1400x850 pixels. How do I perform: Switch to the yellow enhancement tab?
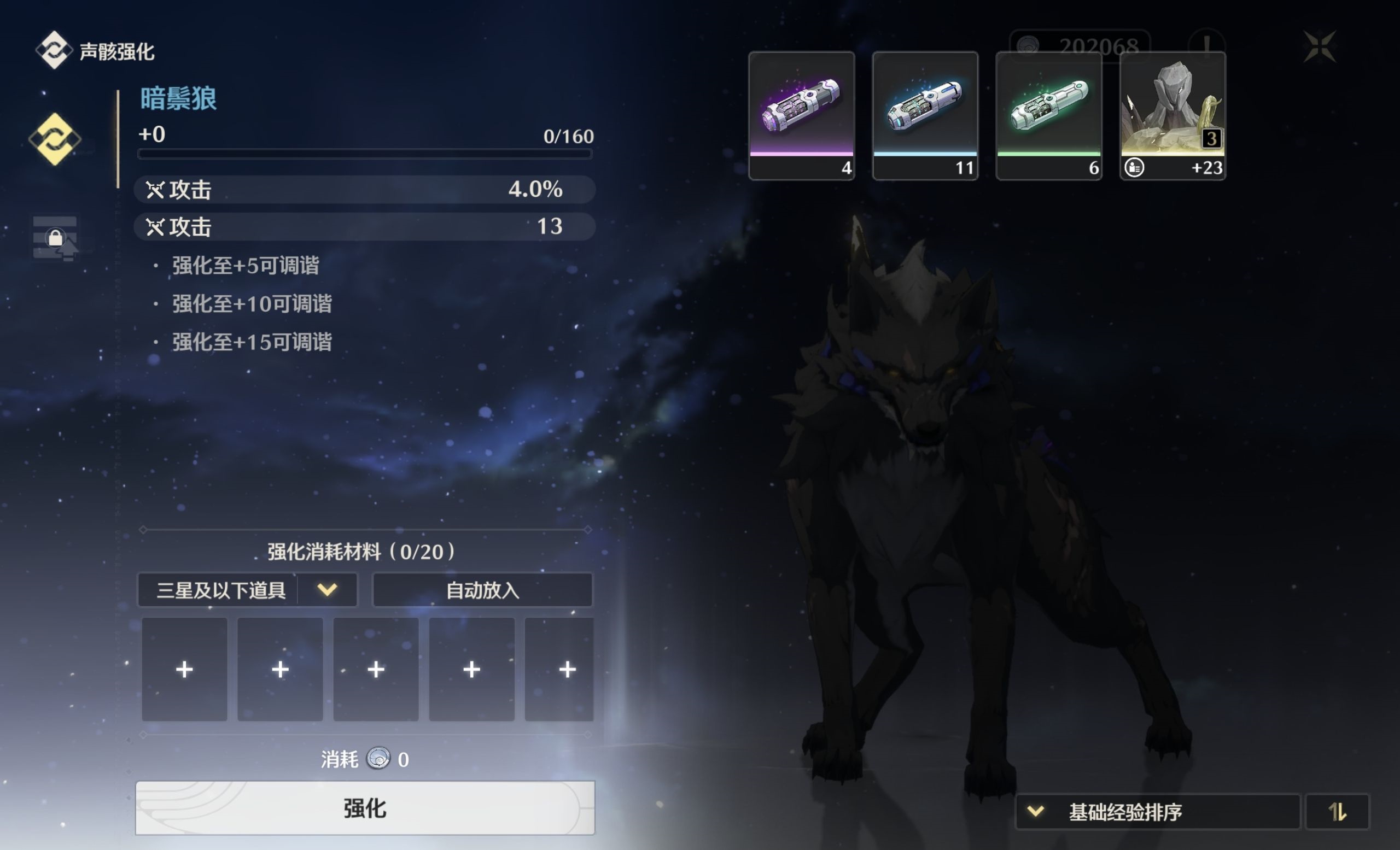[x=55, y=139]
